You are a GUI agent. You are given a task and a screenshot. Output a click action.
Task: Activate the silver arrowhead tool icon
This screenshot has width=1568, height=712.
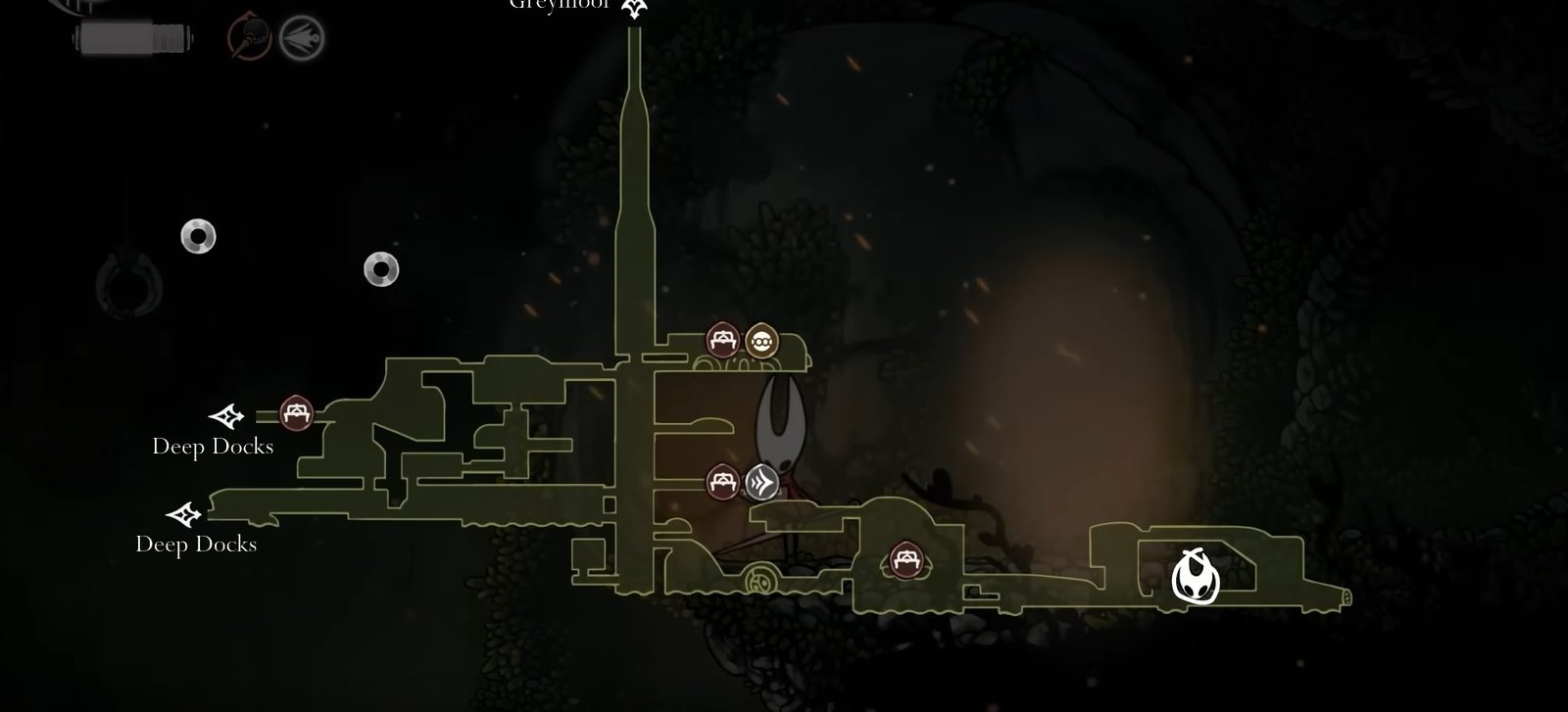coord(301,39)
